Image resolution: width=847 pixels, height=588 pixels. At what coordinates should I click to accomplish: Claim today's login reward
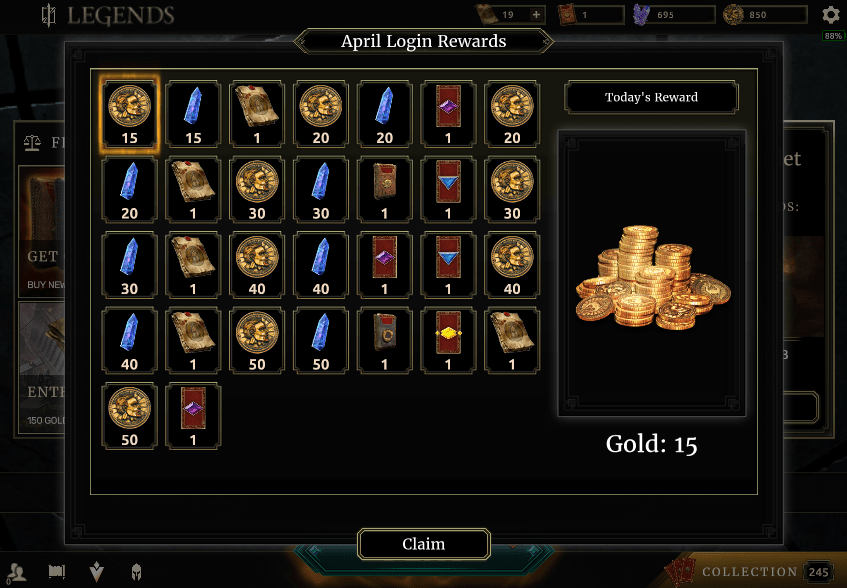[424, 544]
